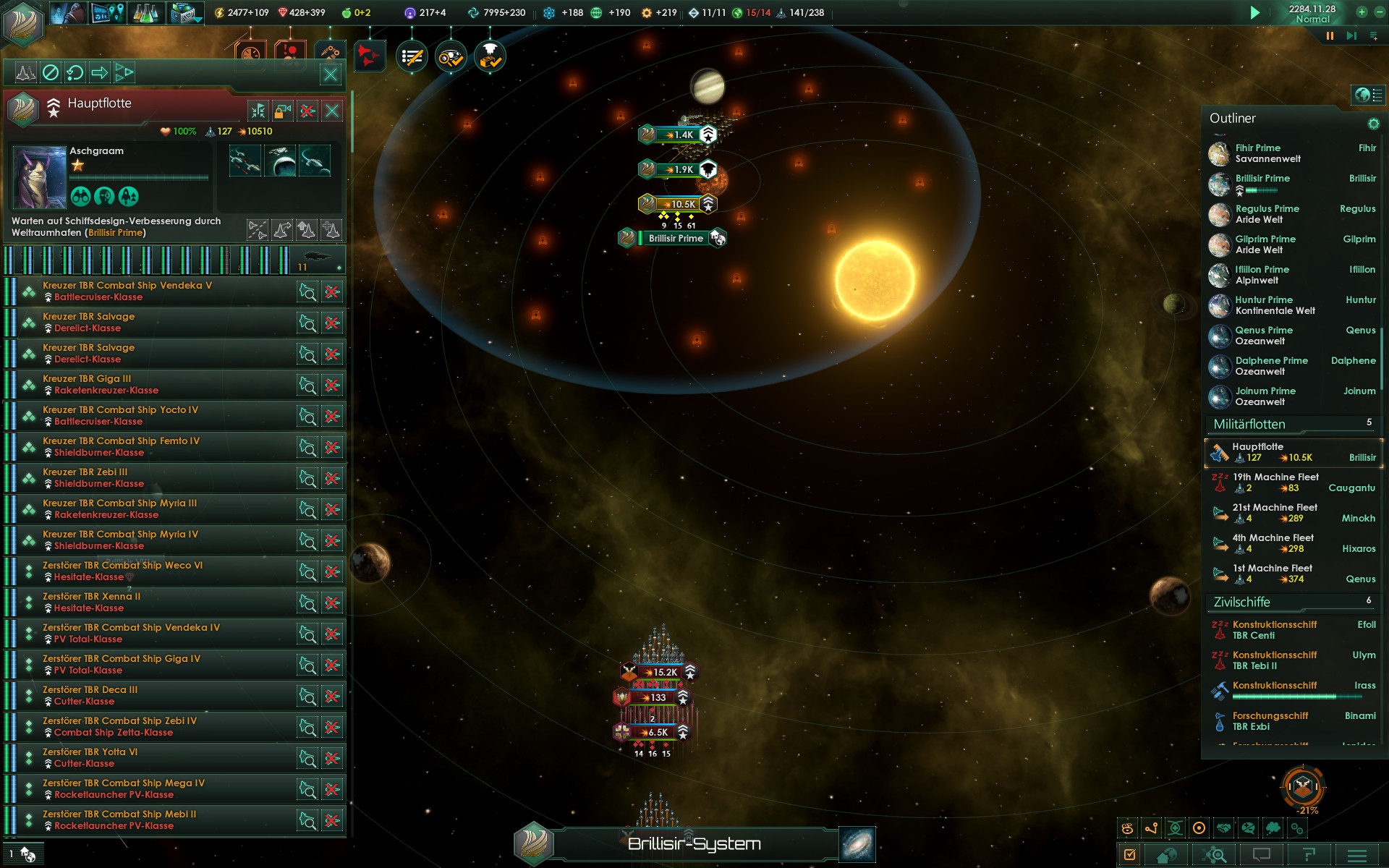Disband the Hauptflotte with the red X ship

point(307,111)
